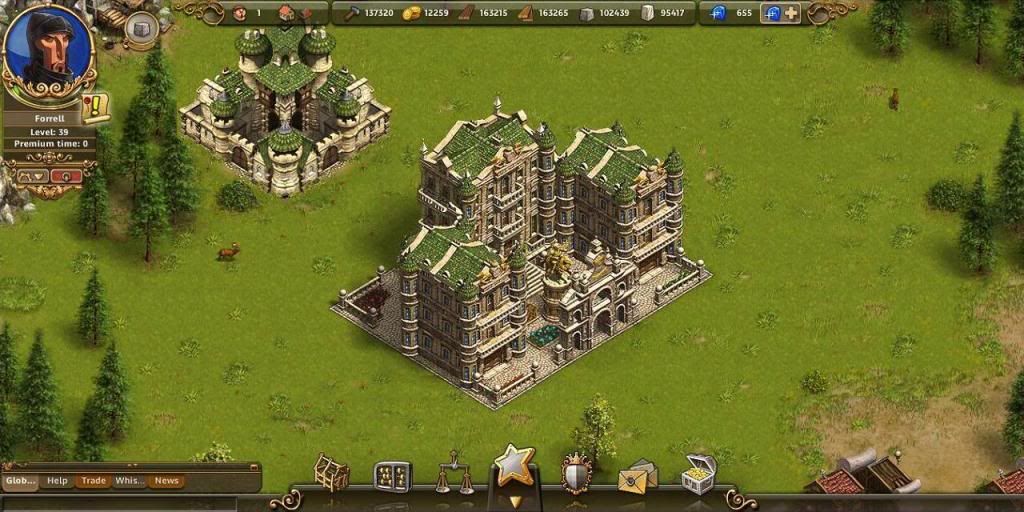
Task: Open the treasure chest shop
Action: [x=698, y=473]
